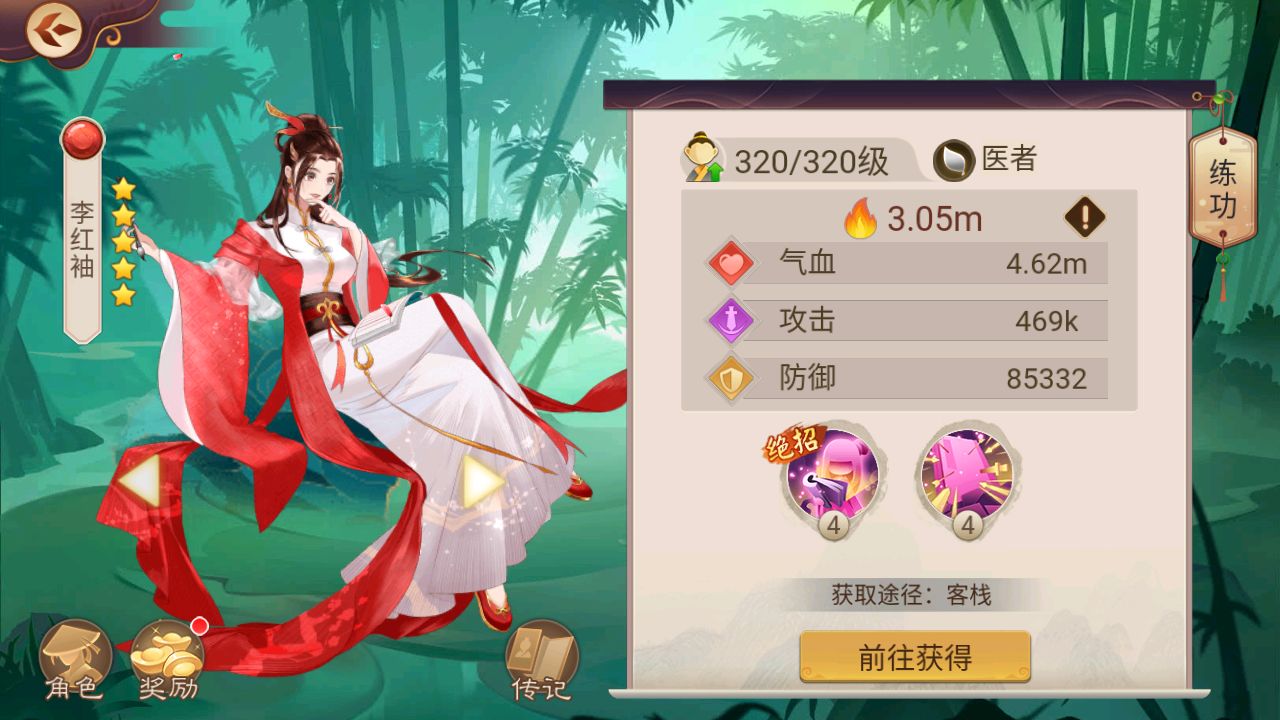Tap the shield icon beside 防御 stat
Image resolution: width=1280 pixels, height=720 pixels.
[x=729, y=378]
